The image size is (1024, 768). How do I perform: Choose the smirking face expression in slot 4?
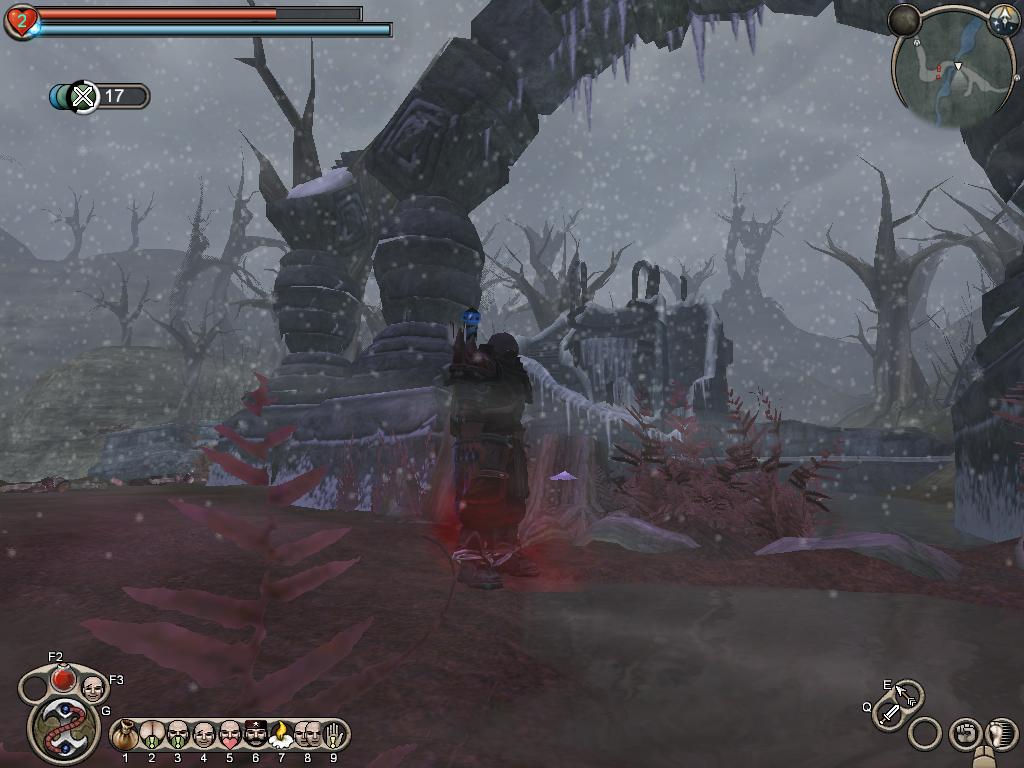point(204,735)
